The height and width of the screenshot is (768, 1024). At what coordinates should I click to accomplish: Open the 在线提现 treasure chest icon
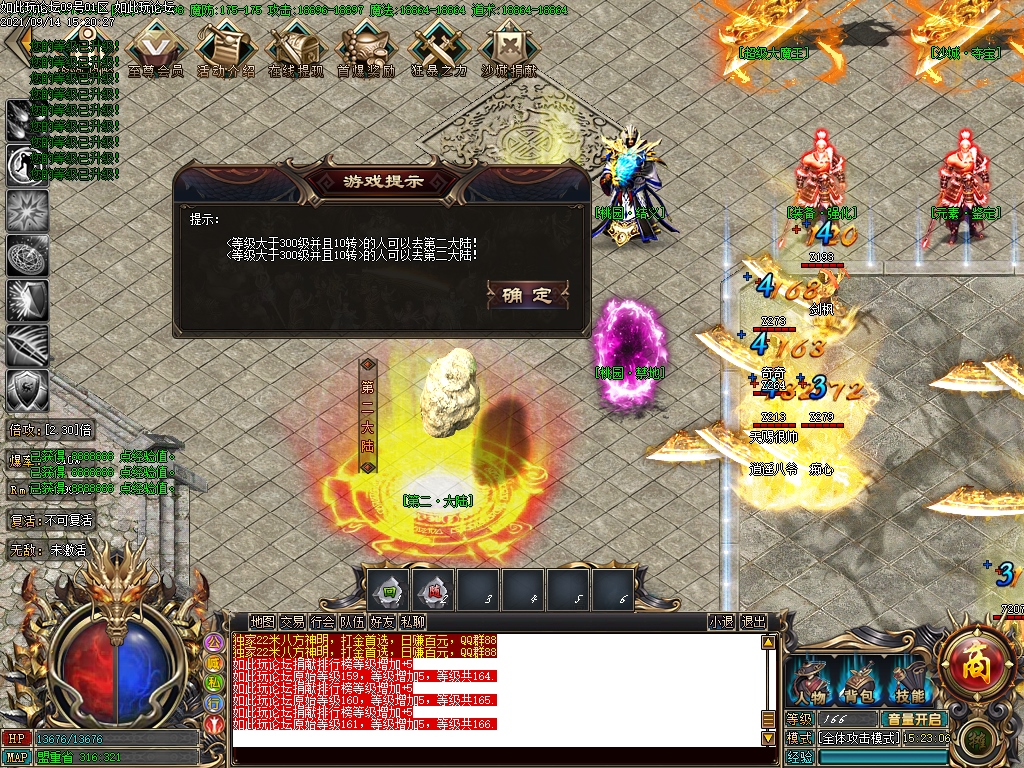pyautogui.click(x=296, y=49)
